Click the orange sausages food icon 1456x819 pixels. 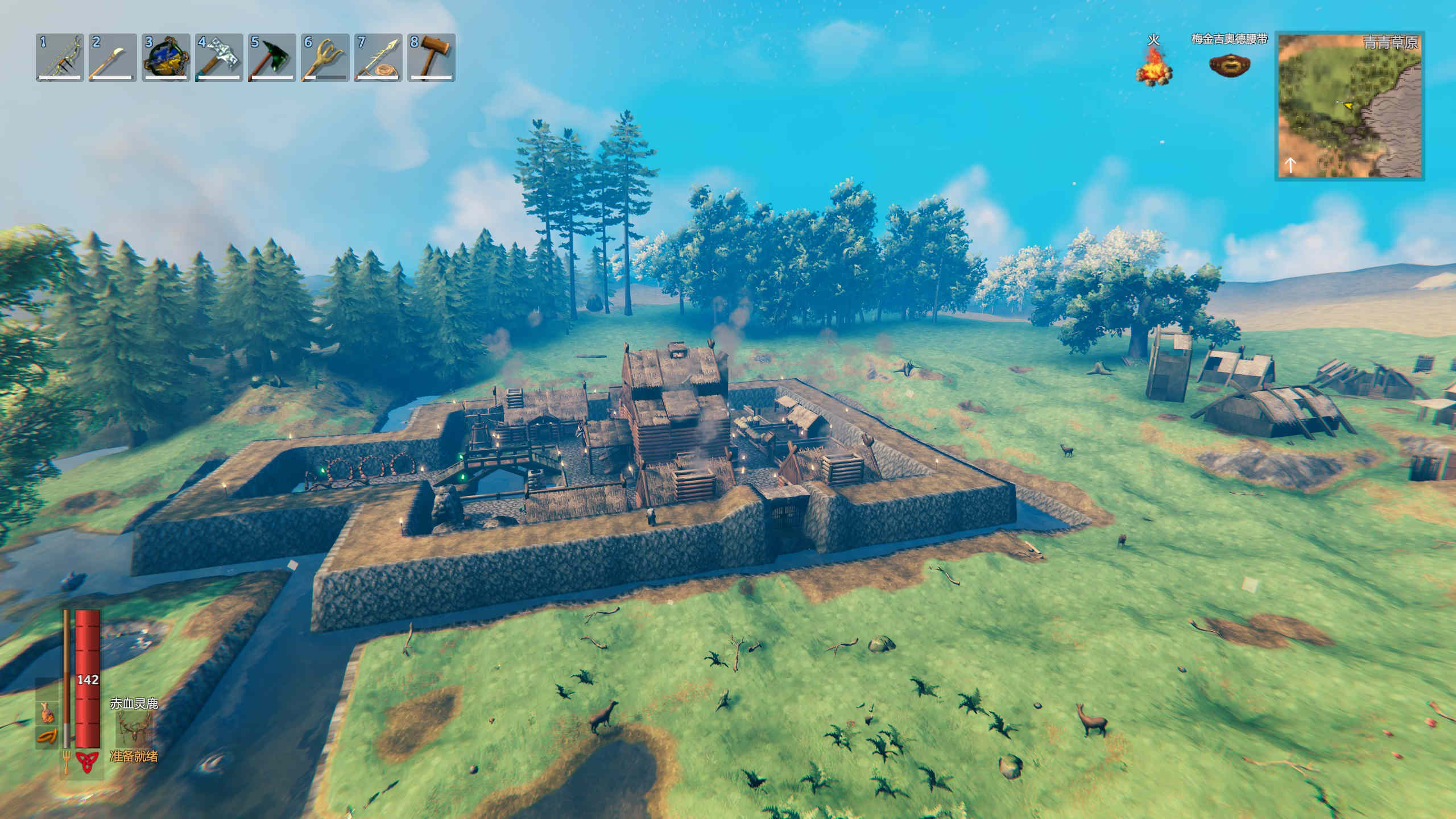point(48,737)
